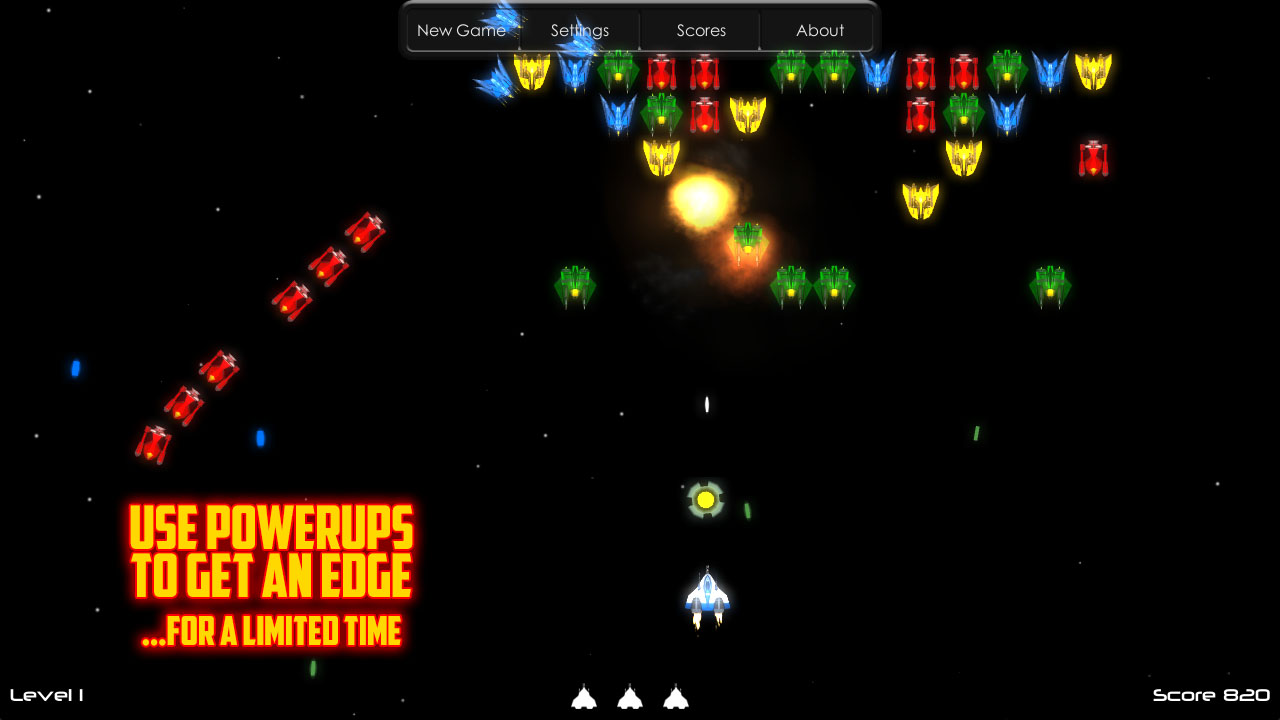Click the red enemy ship in top-left diagonal formation

click(362, 231)
